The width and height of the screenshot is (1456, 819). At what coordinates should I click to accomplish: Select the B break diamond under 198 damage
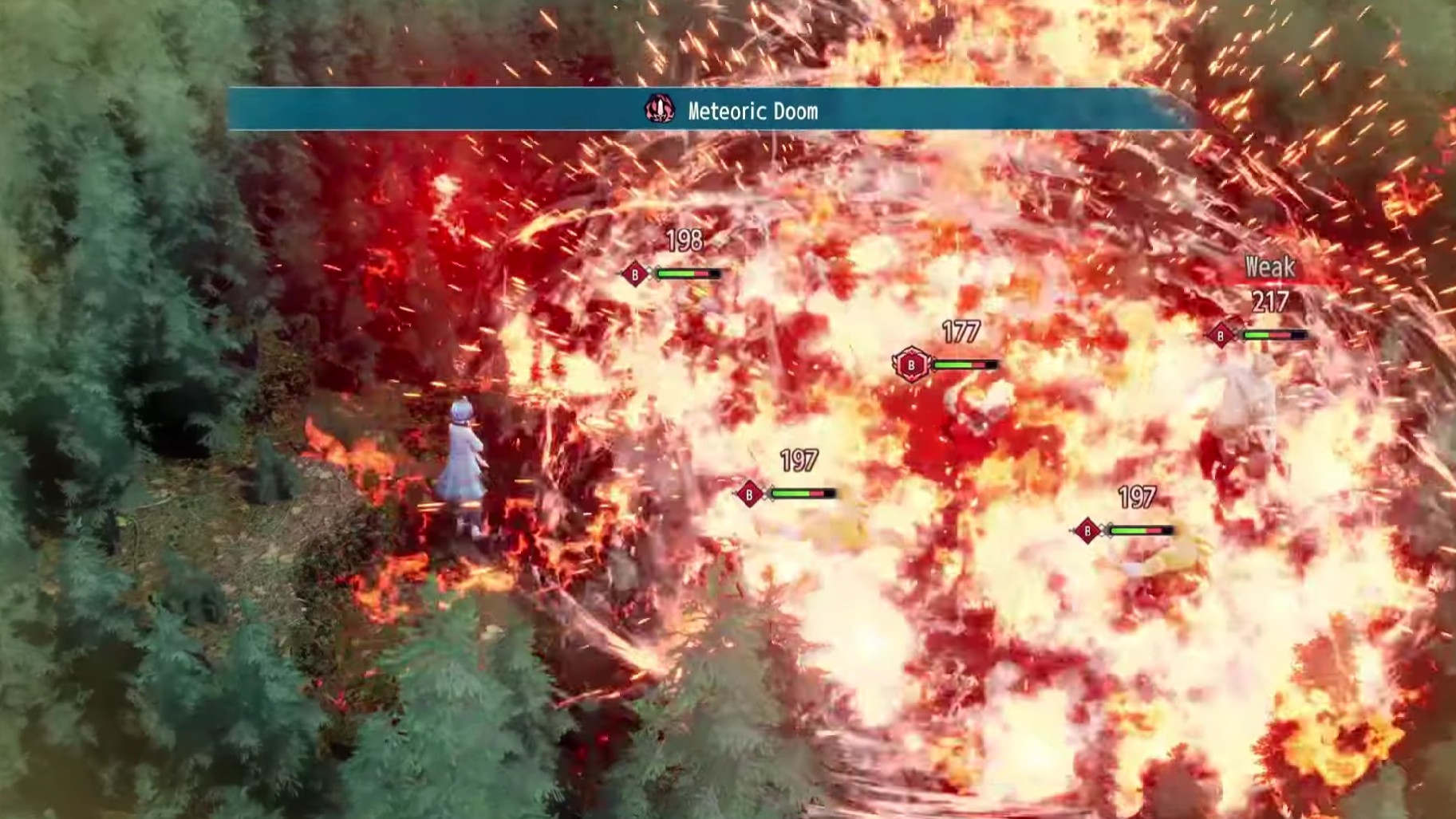point(634,272)
